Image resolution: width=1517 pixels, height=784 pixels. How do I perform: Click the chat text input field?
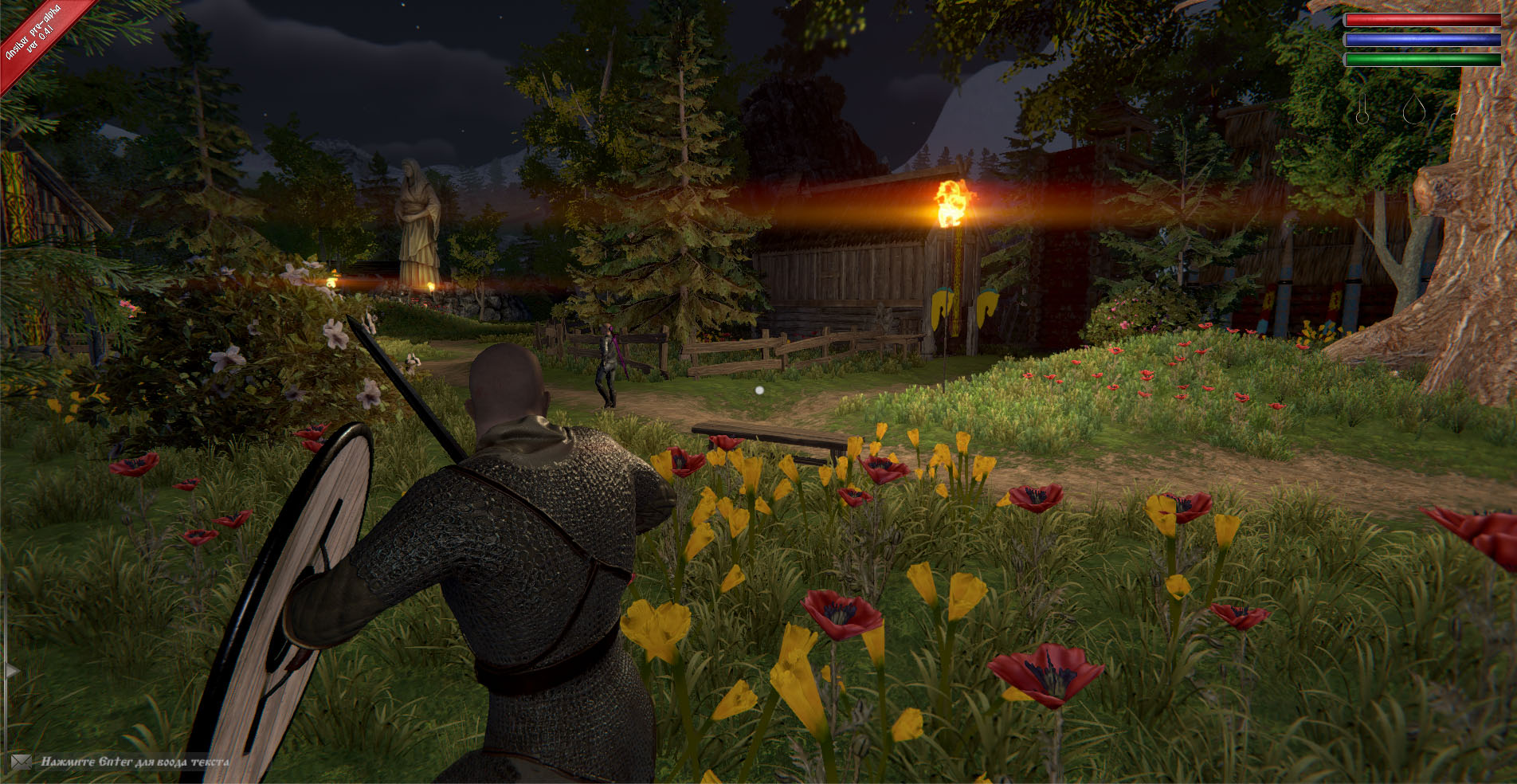135,762
